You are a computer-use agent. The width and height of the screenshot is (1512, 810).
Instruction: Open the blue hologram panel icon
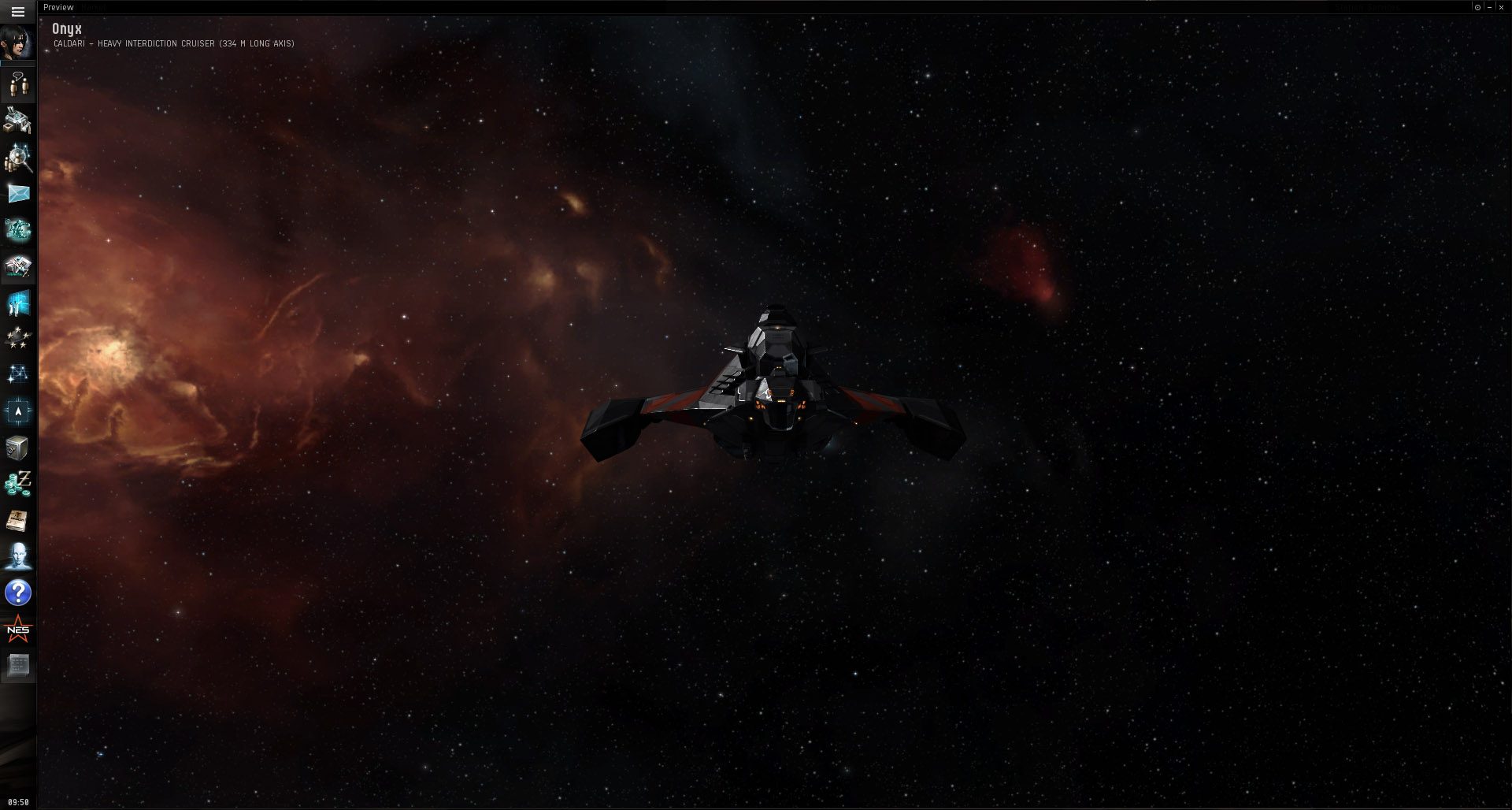(17, 303)
